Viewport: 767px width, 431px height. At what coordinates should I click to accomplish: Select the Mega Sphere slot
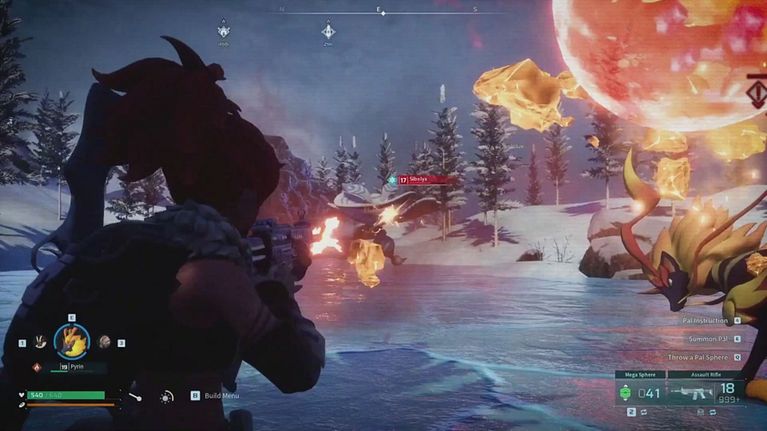(639, 392)
